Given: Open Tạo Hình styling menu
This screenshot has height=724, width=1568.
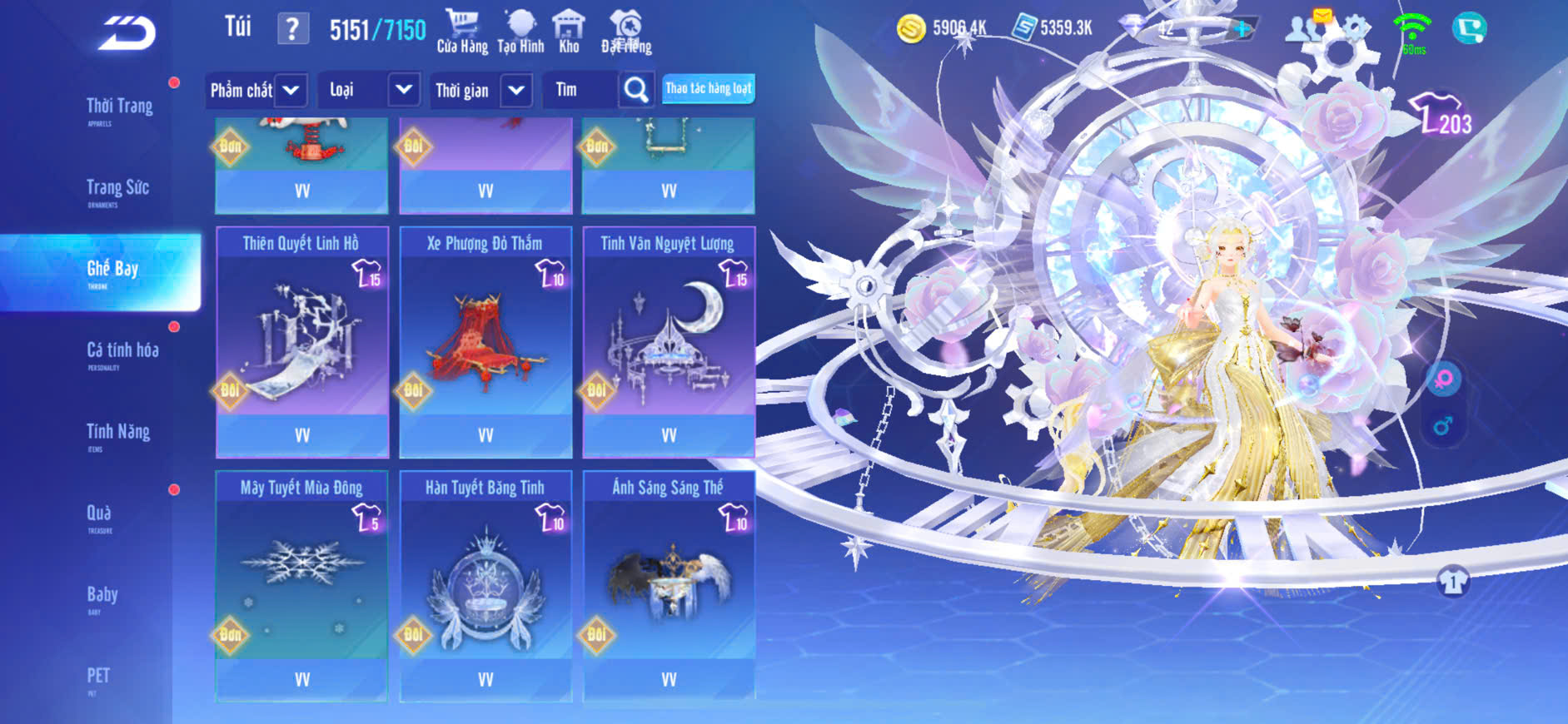Looking at the screenshot, I should [x=520, y=32].
